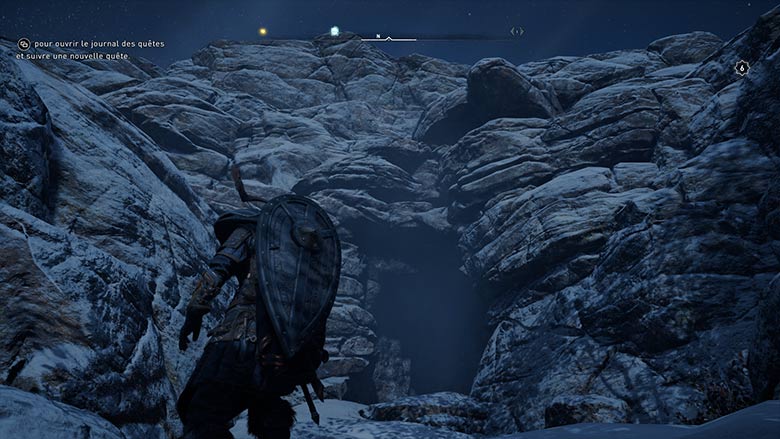
Task: Select the small diamond marker at the compass's right end
Action: (x=517, y=31)
